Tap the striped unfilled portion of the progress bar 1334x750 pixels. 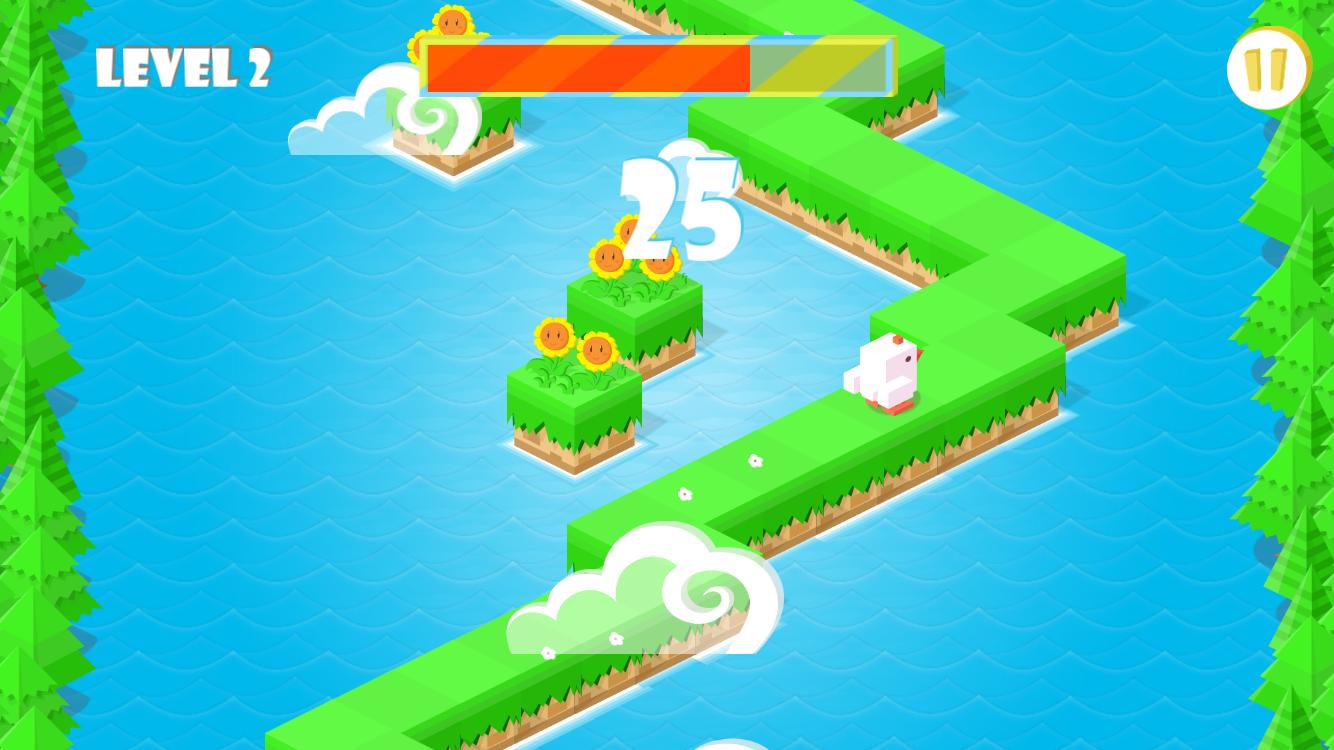point(820,67)
